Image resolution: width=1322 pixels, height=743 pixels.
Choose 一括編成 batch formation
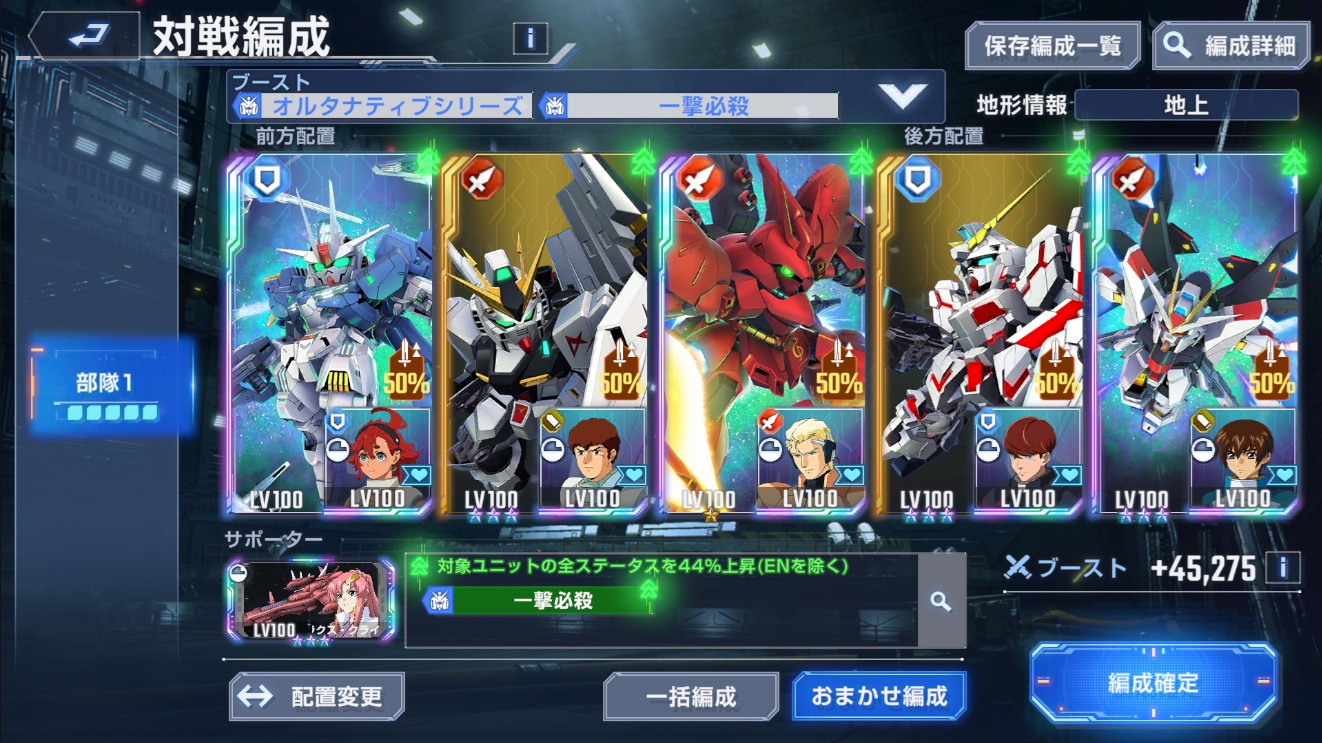click(x=691, y=696)
